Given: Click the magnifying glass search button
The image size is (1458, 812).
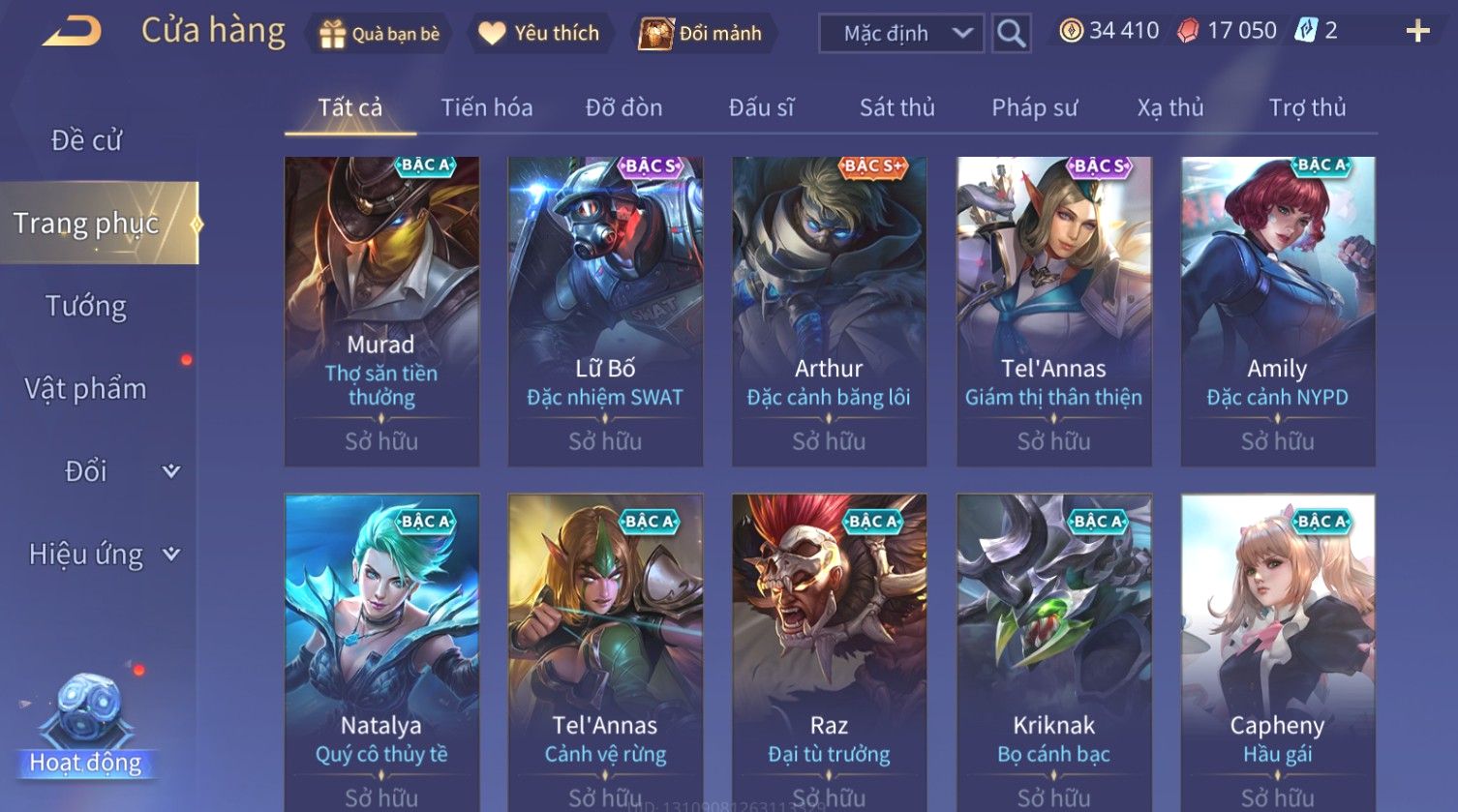Looking at the screenshot, I should click(1011, 34).
